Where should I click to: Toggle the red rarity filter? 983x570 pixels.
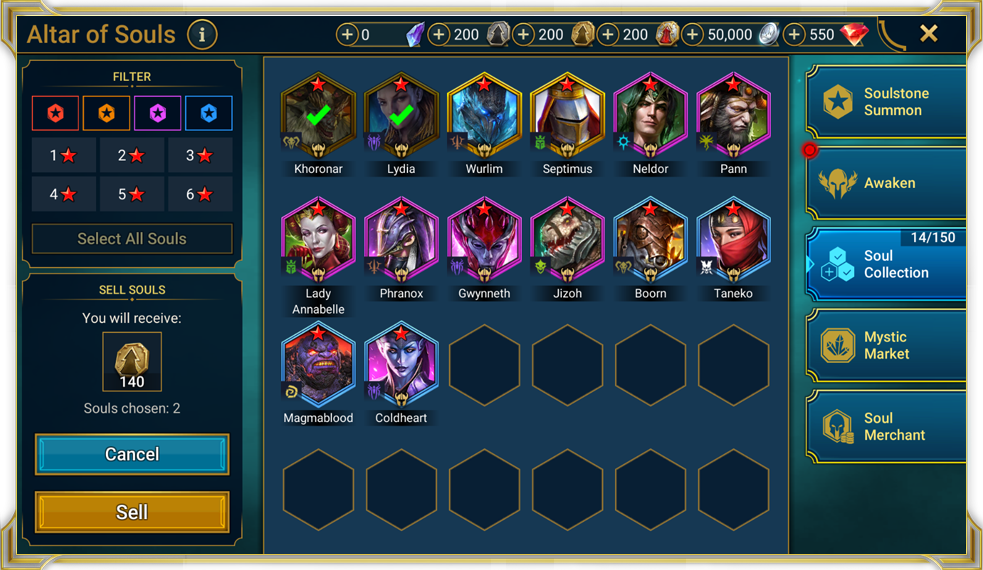(56, 114)
